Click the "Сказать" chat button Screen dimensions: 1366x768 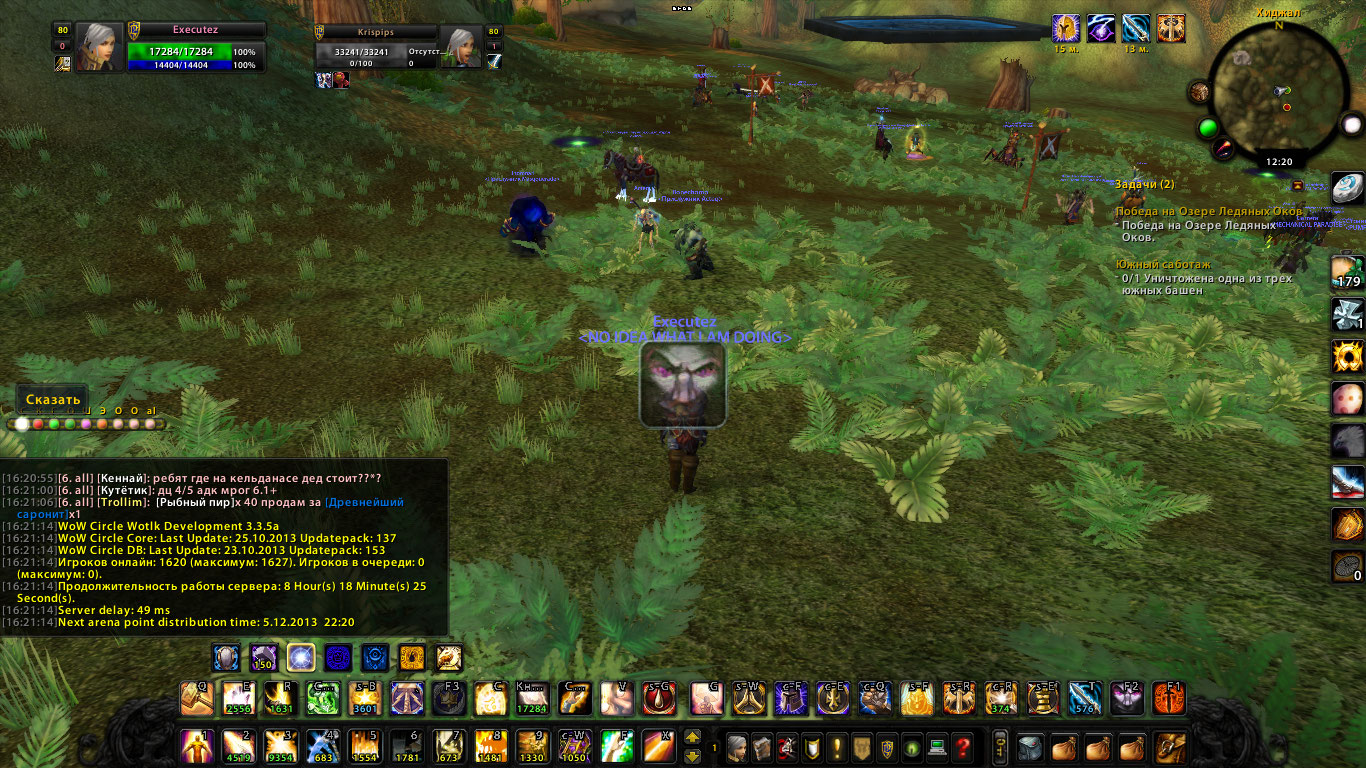(x=52, y=399)
